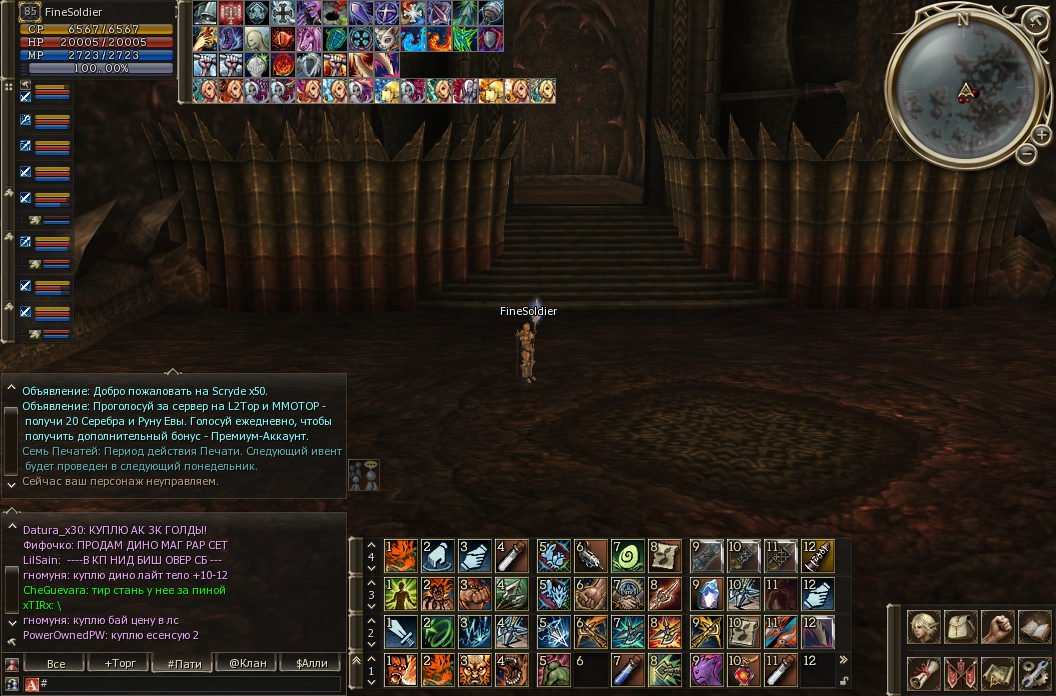
Task: Open the actions fist icon
Action: 997,627
